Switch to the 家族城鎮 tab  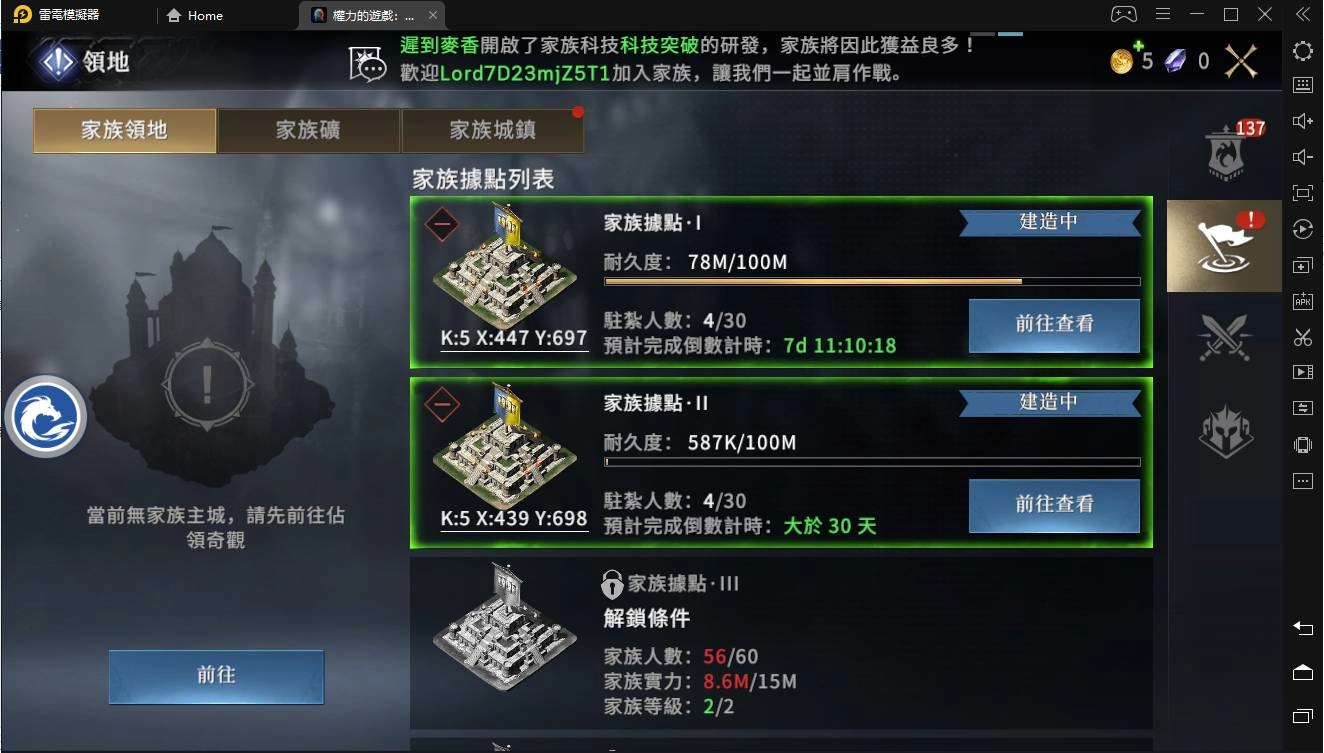(x=492, y=131)
